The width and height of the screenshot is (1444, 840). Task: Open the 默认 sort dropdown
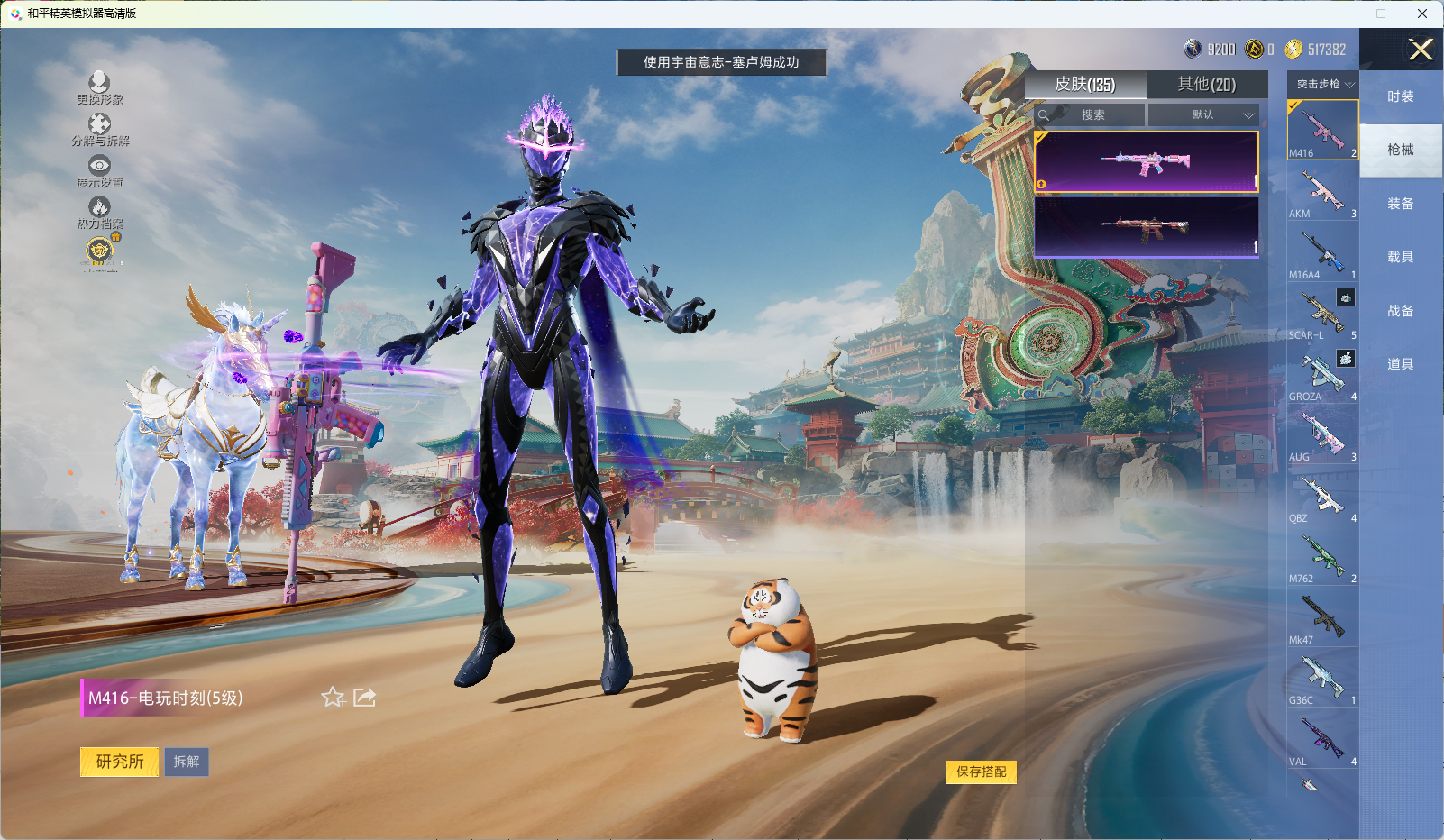(1203, 115)
